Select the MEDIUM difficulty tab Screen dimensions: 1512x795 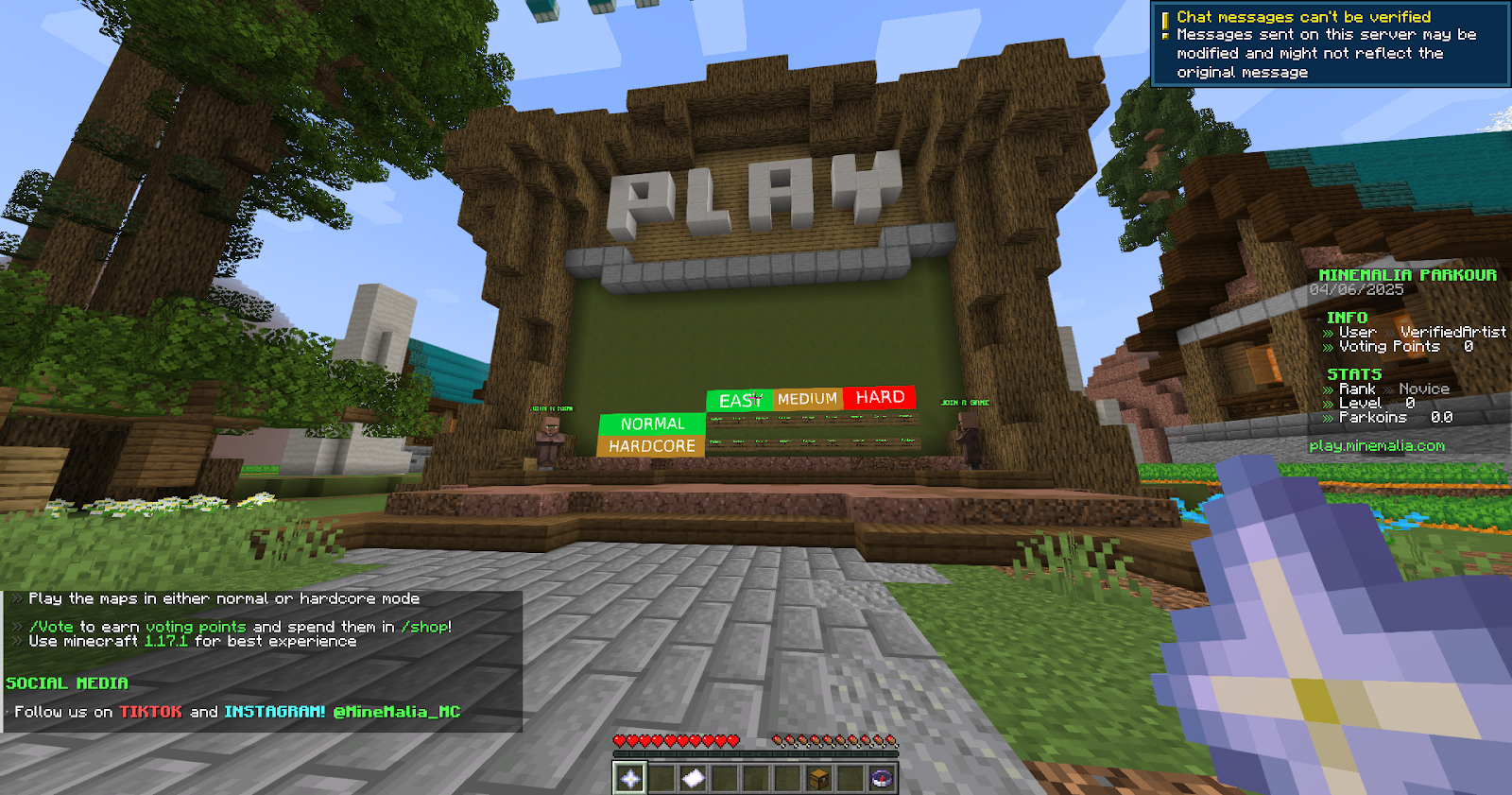tap(806, 398)
